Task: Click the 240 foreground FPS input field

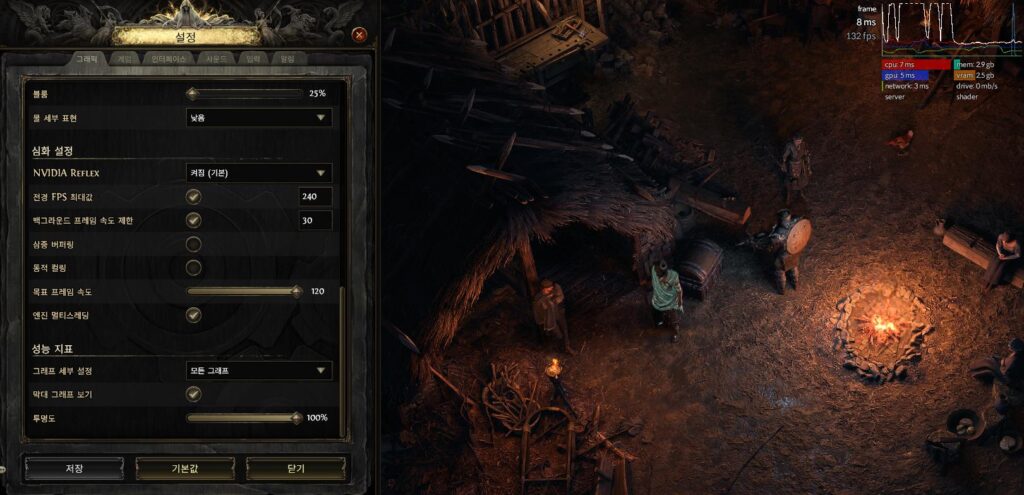Action: pos(315,196)
